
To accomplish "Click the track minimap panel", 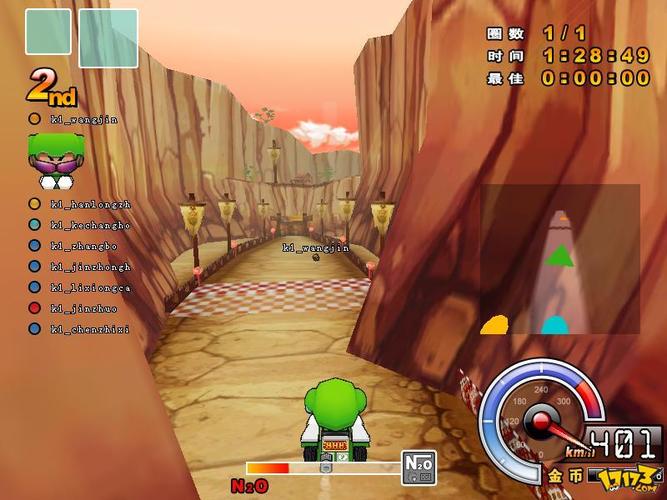I will (x=559, y=260).
